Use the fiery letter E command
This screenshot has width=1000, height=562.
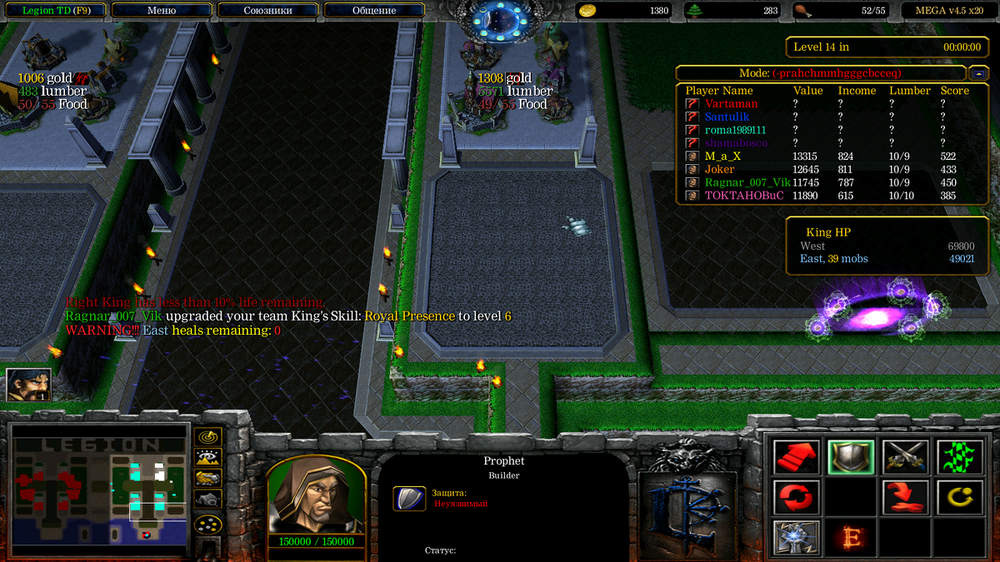pos(850,537)
